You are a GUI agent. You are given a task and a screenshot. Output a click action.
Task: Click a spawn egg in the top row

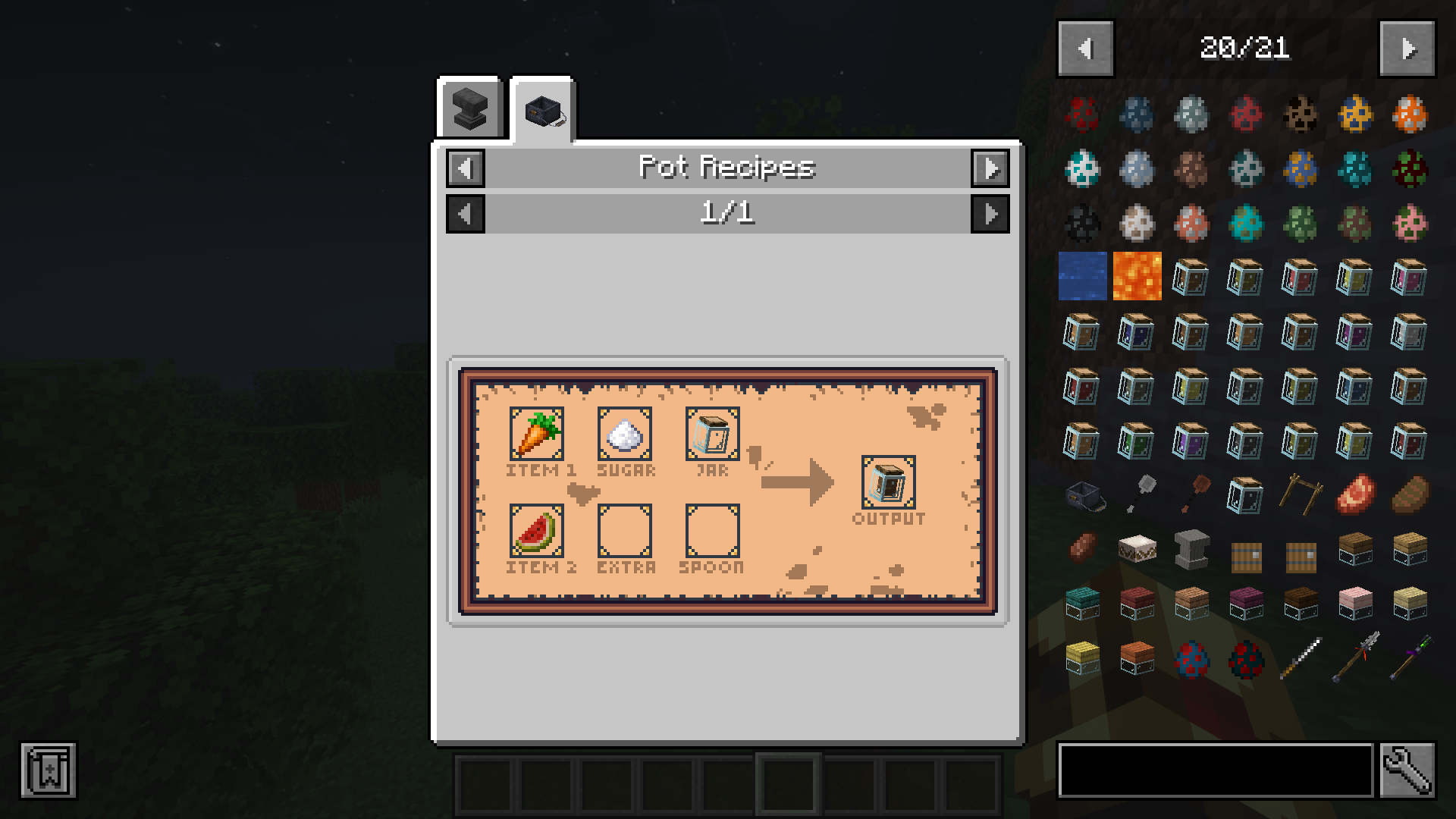(x=1081, y=115)
